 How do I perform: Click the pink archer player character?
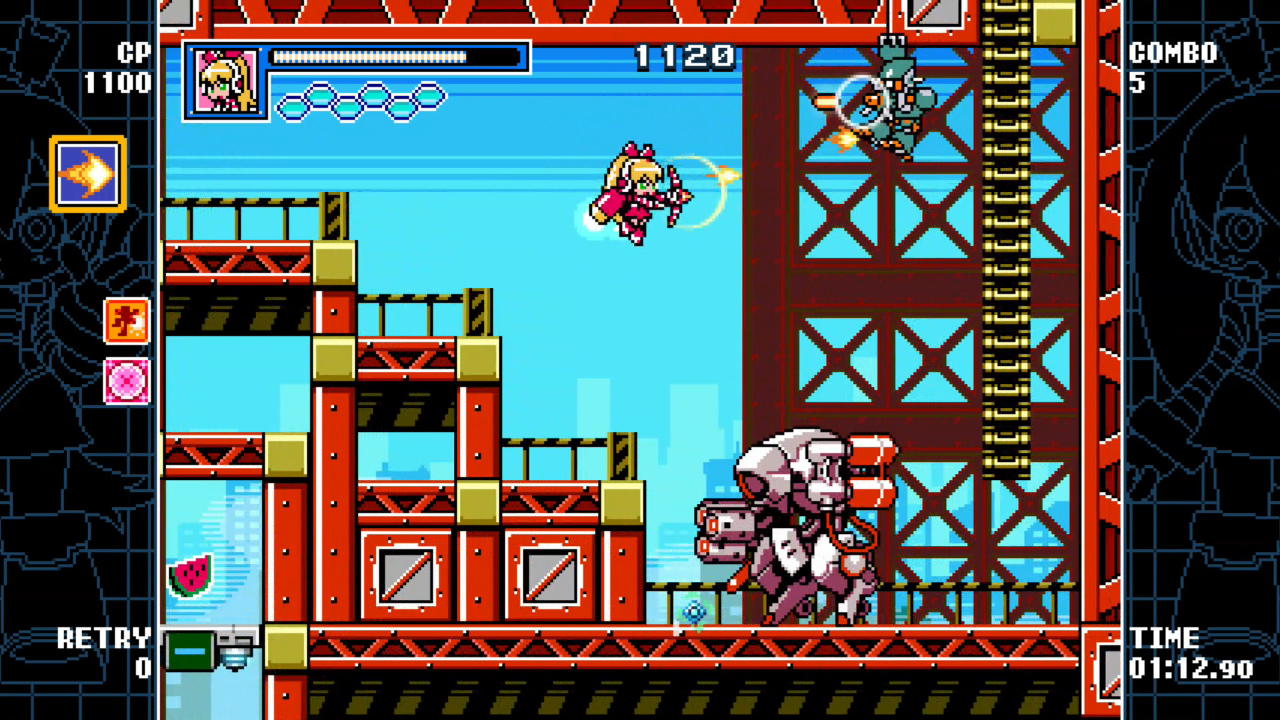pyautogui.click(x=635, y=195)
